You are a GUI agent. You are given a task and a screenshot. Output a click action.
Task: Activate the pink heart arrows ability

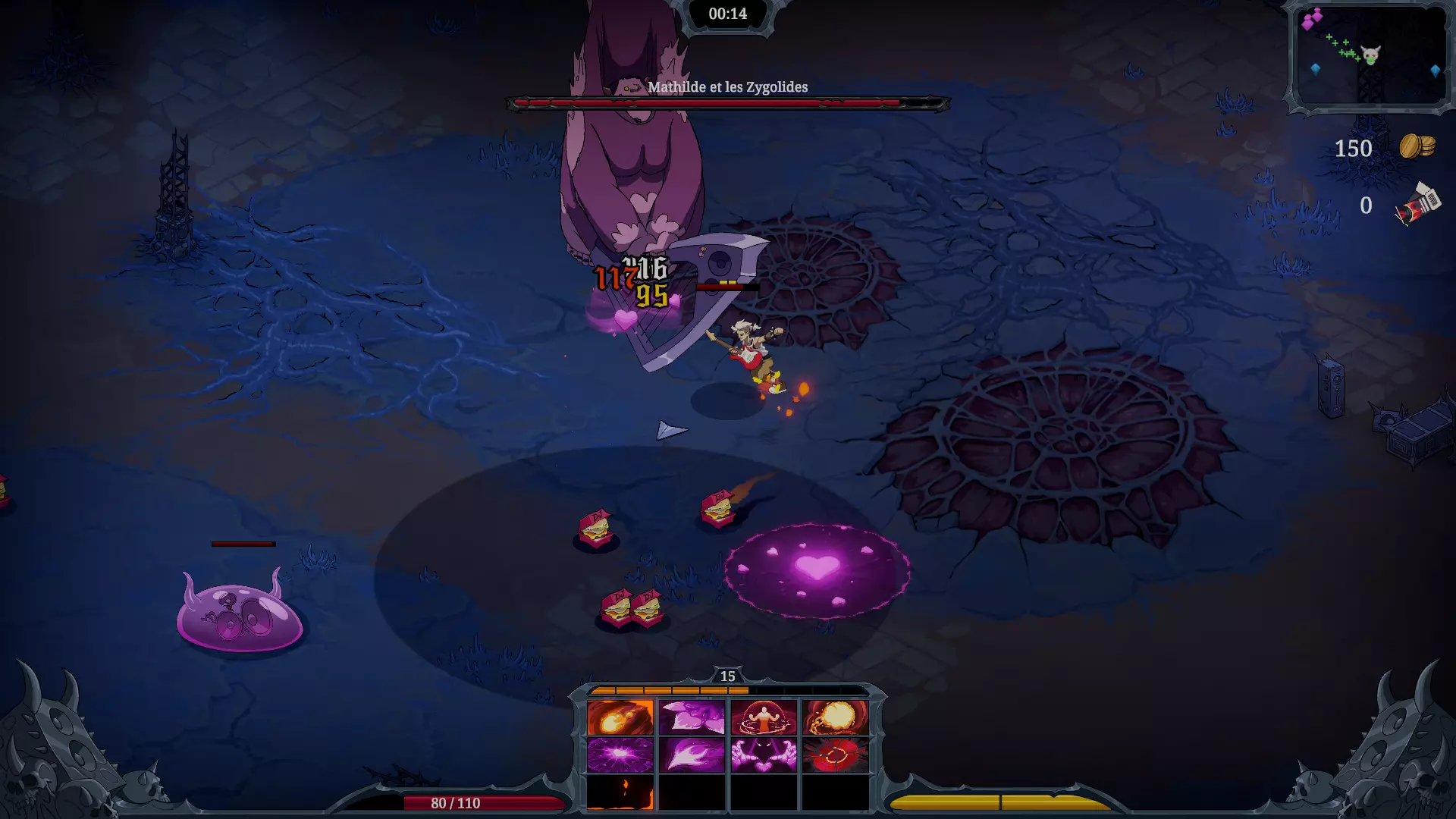point(692,717)
